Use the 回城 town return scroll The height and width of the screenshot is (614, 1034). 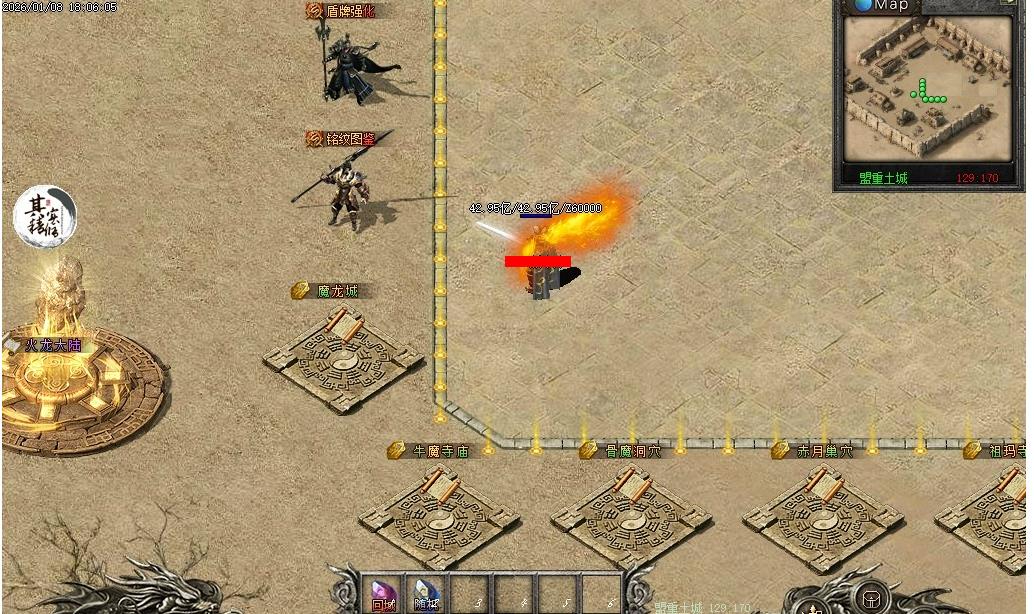(383, 594)
